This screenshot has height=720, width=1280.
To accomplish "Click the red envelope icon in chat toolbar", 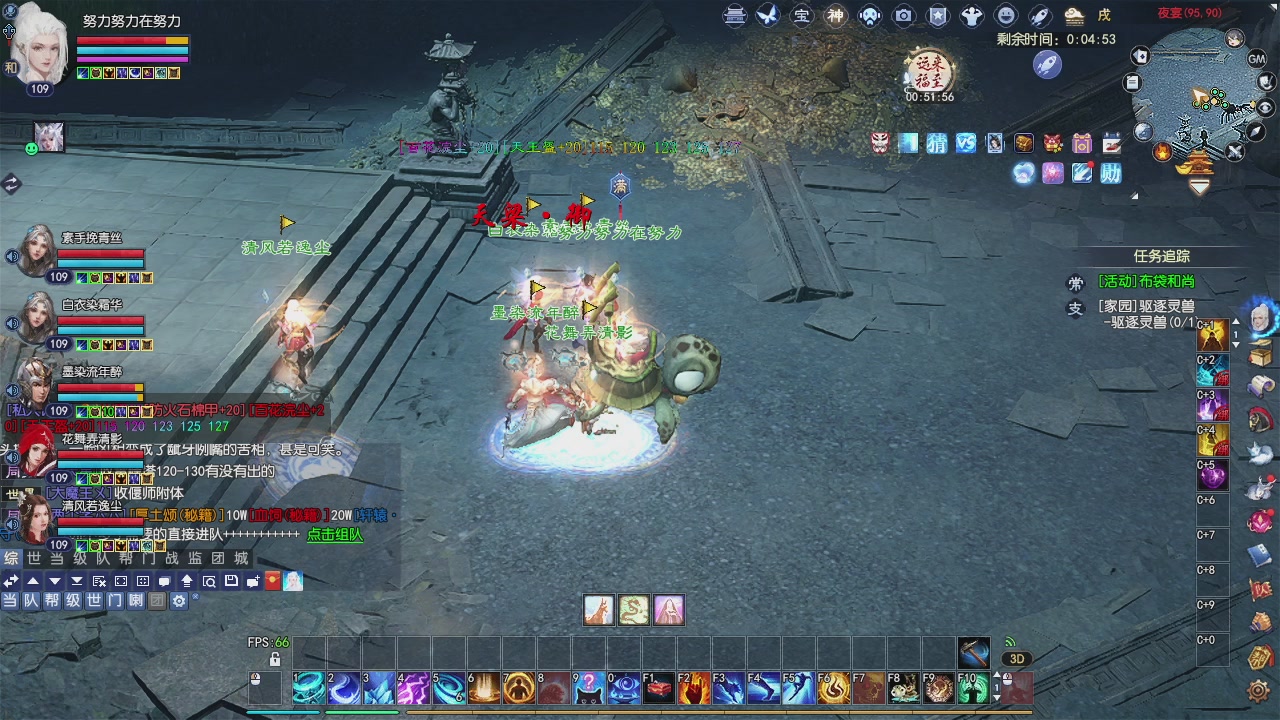I will coord(272,581).
